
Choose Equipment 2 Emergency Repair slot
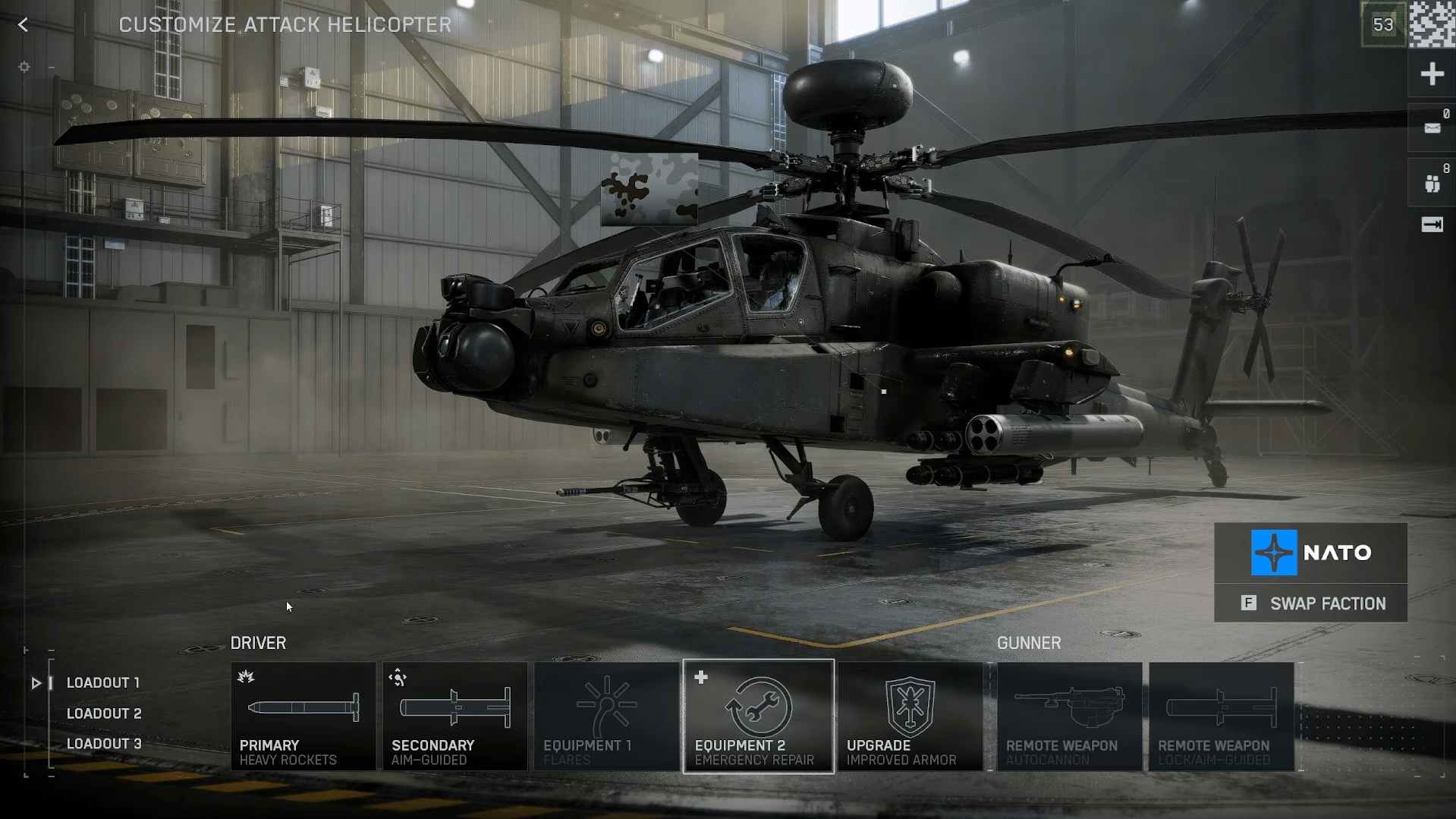tap(759, 717)
